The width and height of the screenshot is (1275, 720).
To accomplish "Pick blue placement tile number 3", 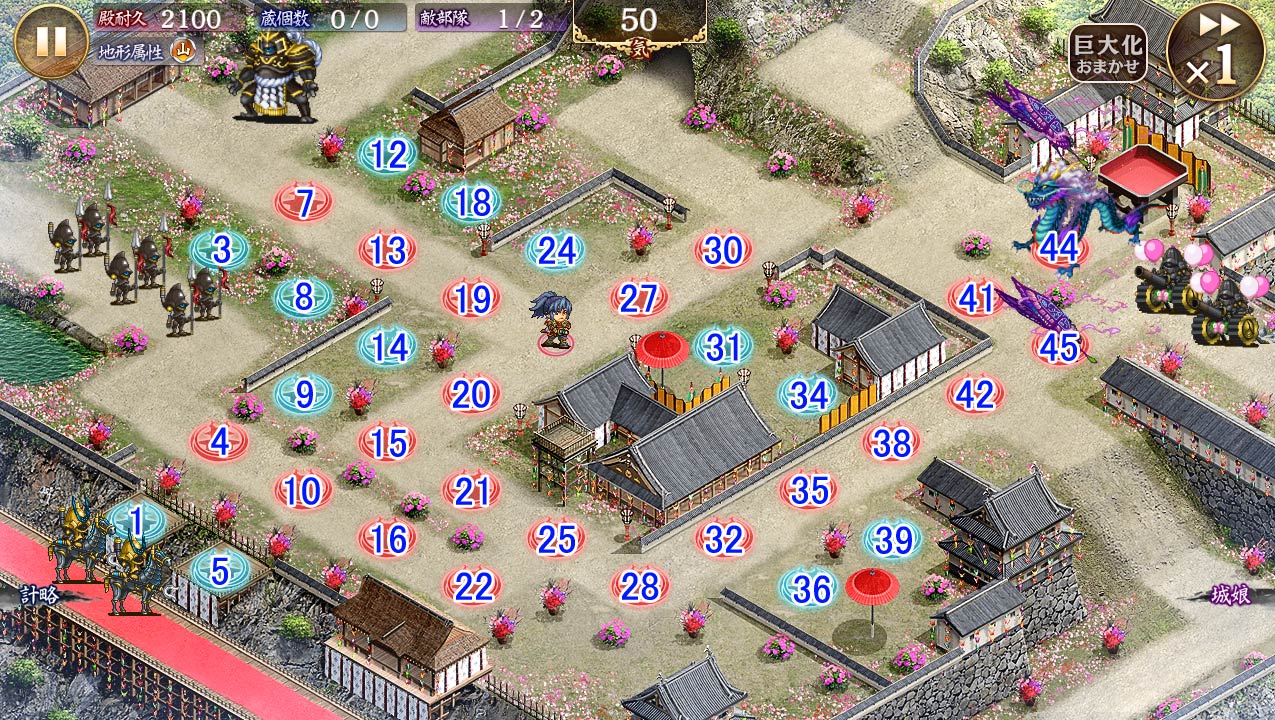I will (220, 250).
